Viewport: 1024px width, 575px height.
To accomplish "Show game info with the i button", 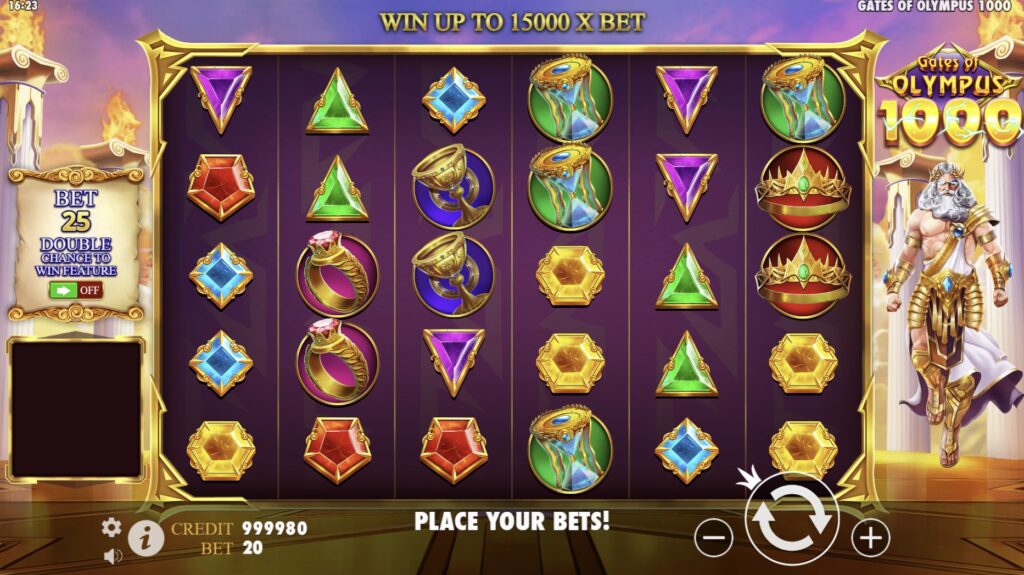I will tap(146, 539).
